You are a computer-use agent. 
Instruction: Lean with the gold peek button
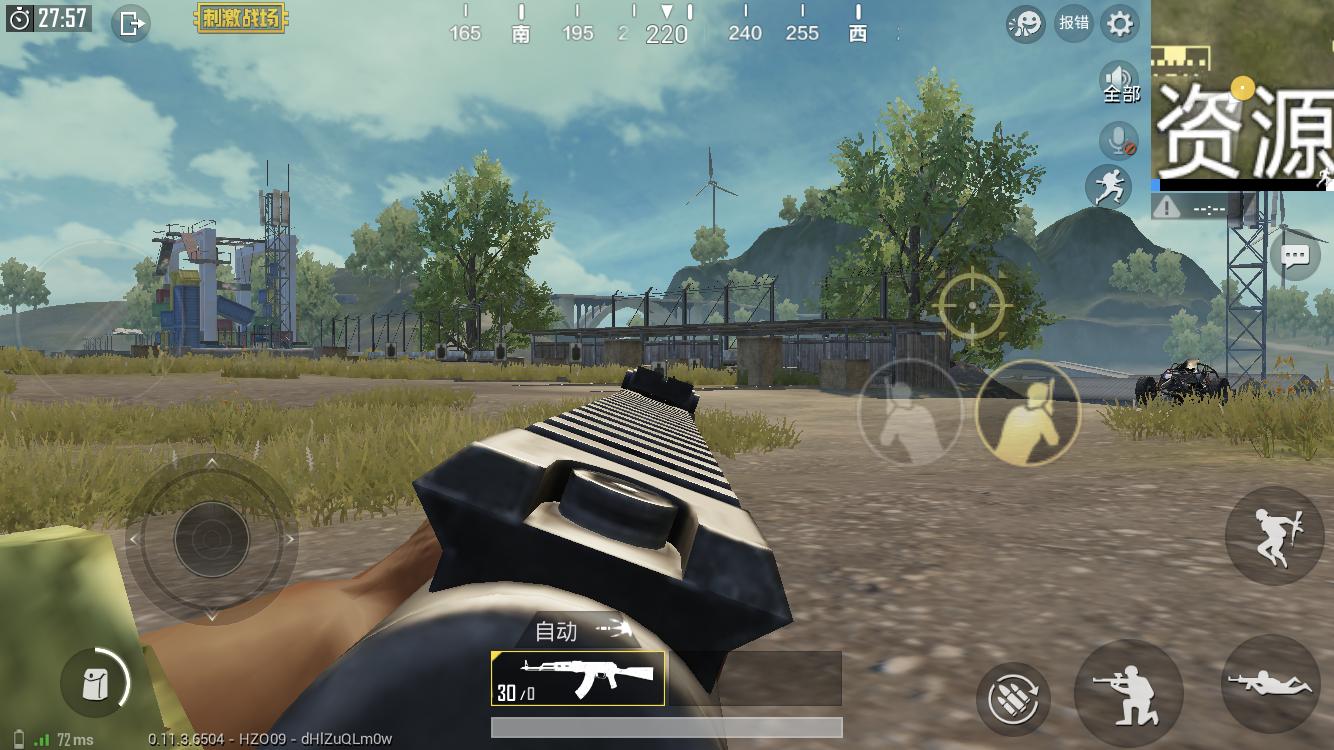(x=1028, y=412)
